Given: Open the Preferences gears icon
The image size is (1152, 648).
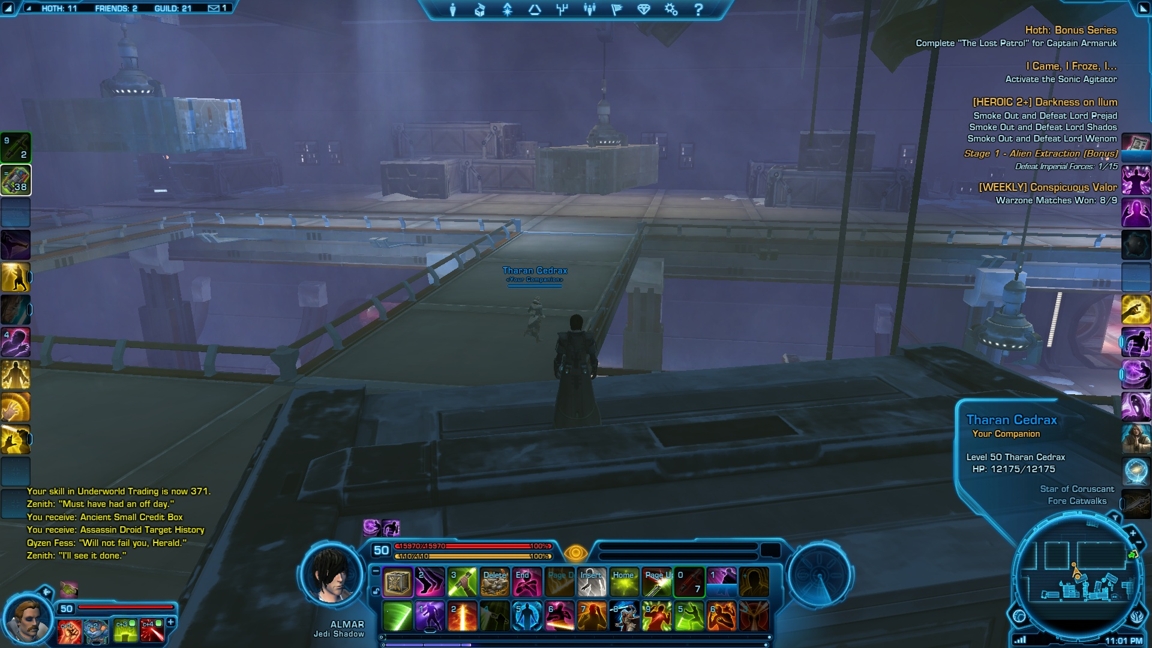Looking at the screenshot, I should pyautogui.click(x=671, y=10).
